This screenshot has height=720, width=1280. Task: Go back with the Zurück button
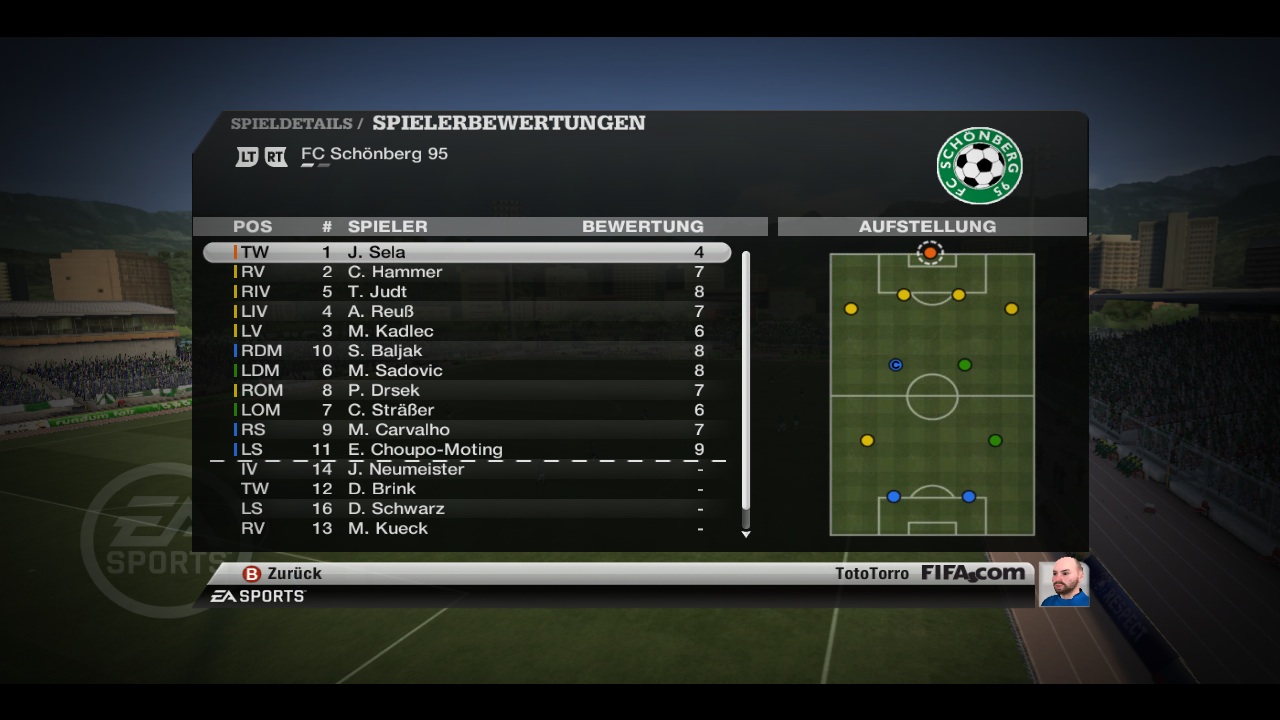click(x=283, y=574)
